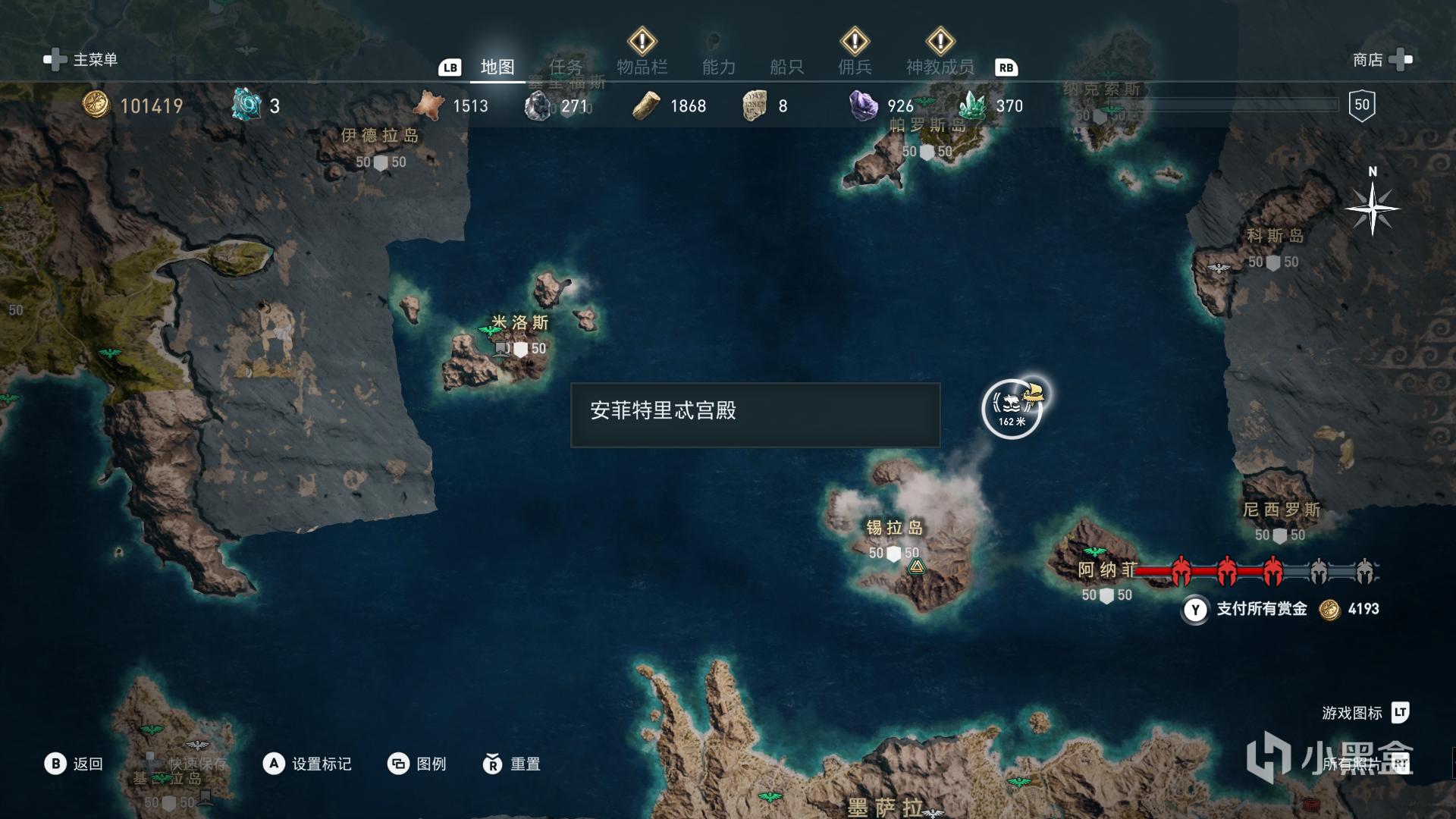
Task: Click the synchronization viewpoint marker on 锡拉岛
Action: pos(916,566)
